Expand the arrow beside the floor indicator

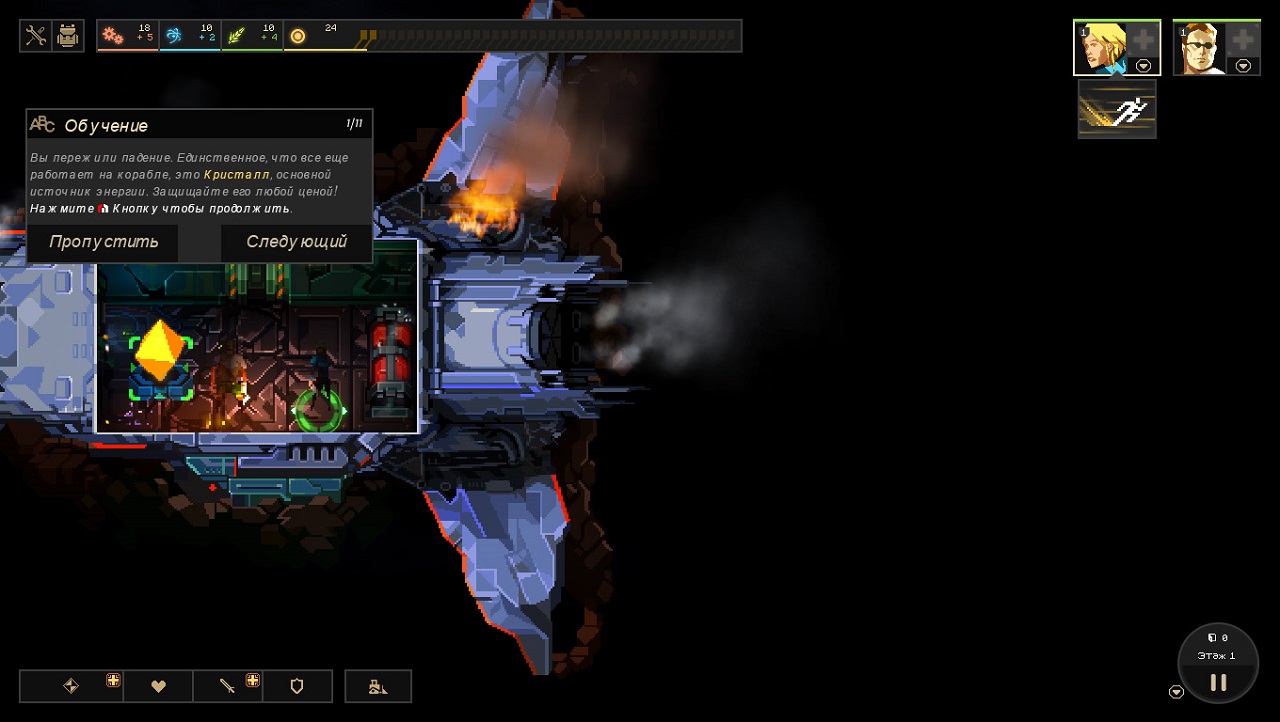point(1176,692)
